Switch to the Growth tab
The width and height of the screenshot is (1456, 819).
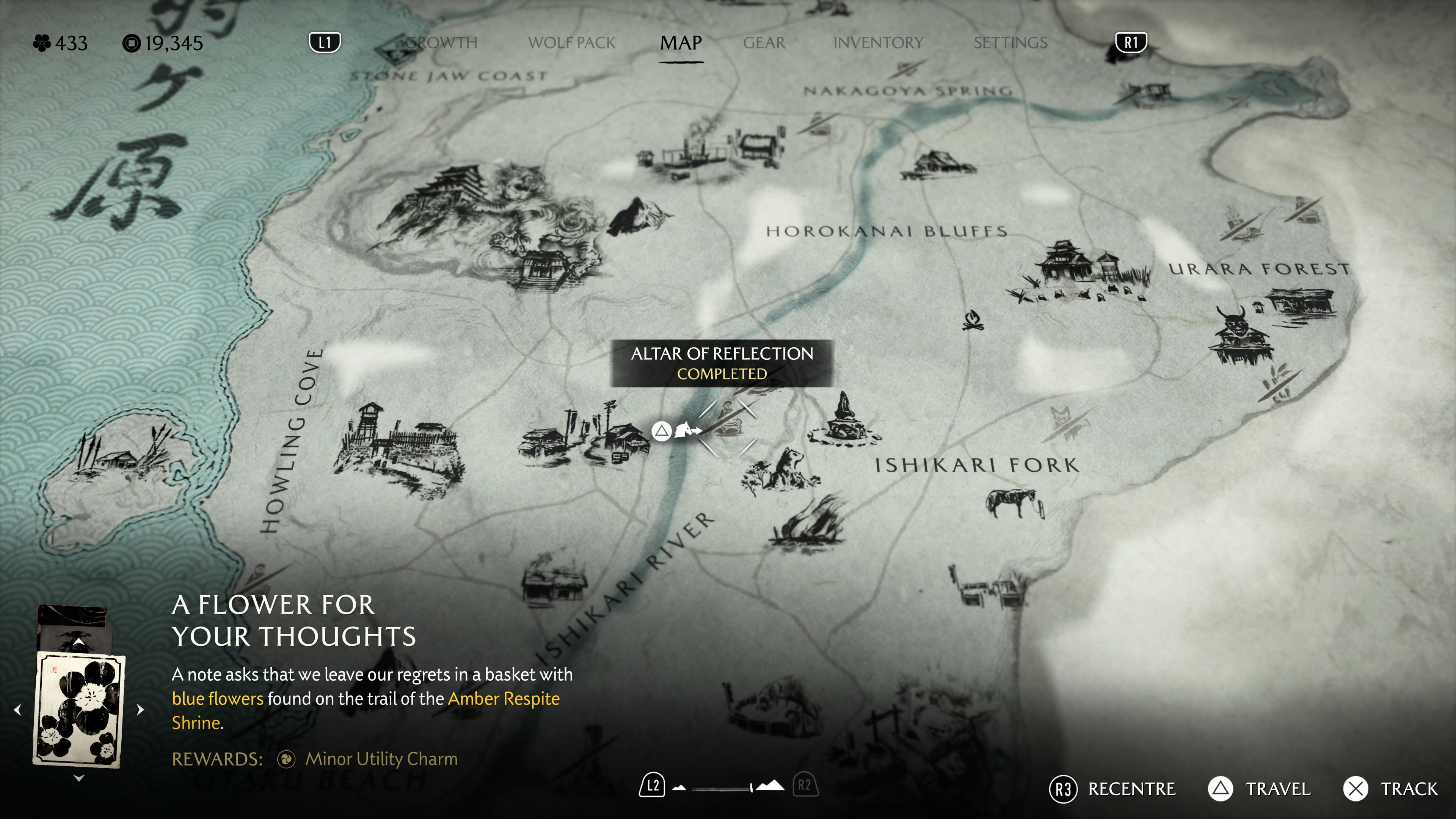(441, 43)
